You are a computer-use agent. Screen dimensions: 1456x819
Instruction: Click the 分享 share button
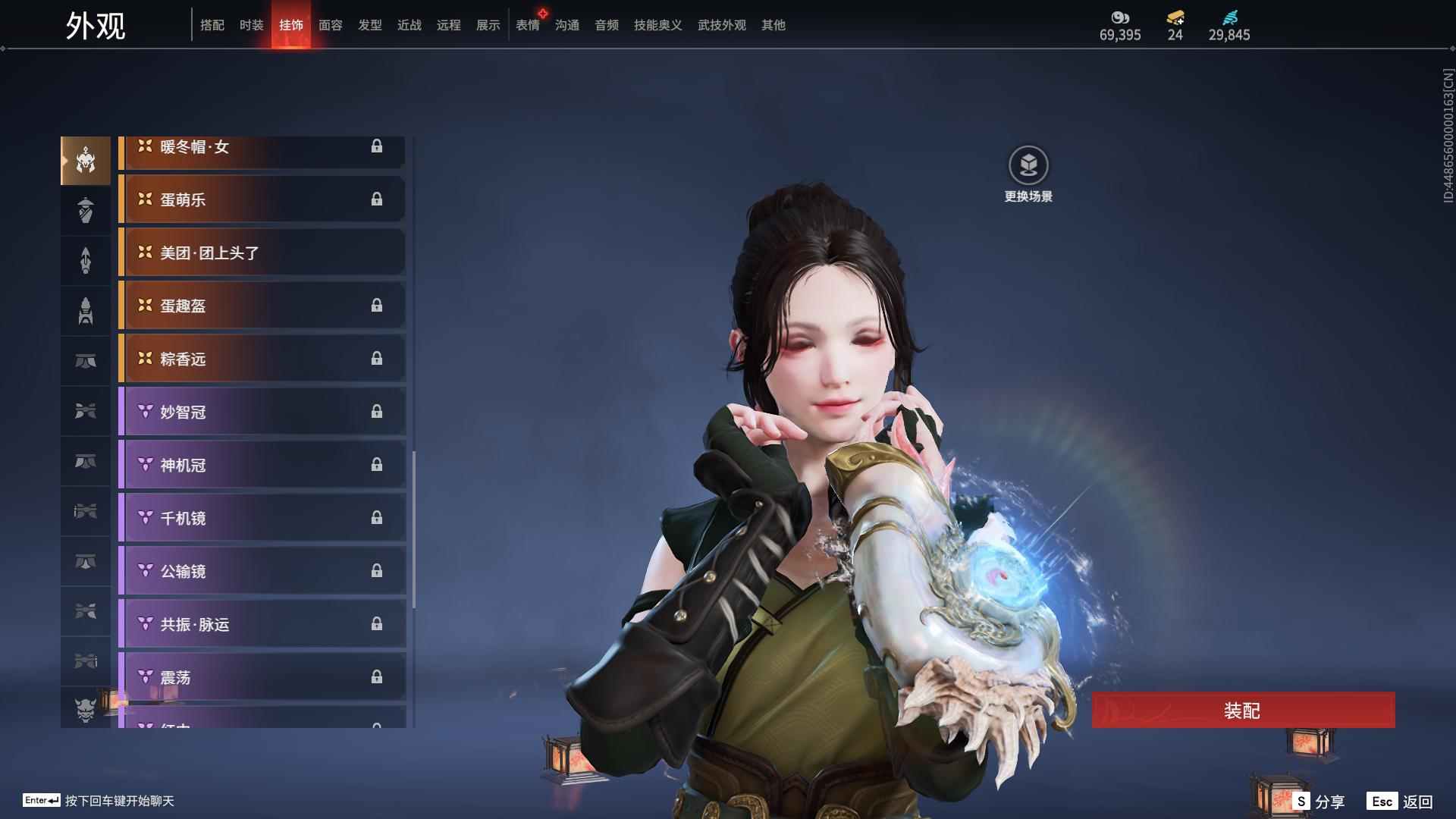[1319, 801]
